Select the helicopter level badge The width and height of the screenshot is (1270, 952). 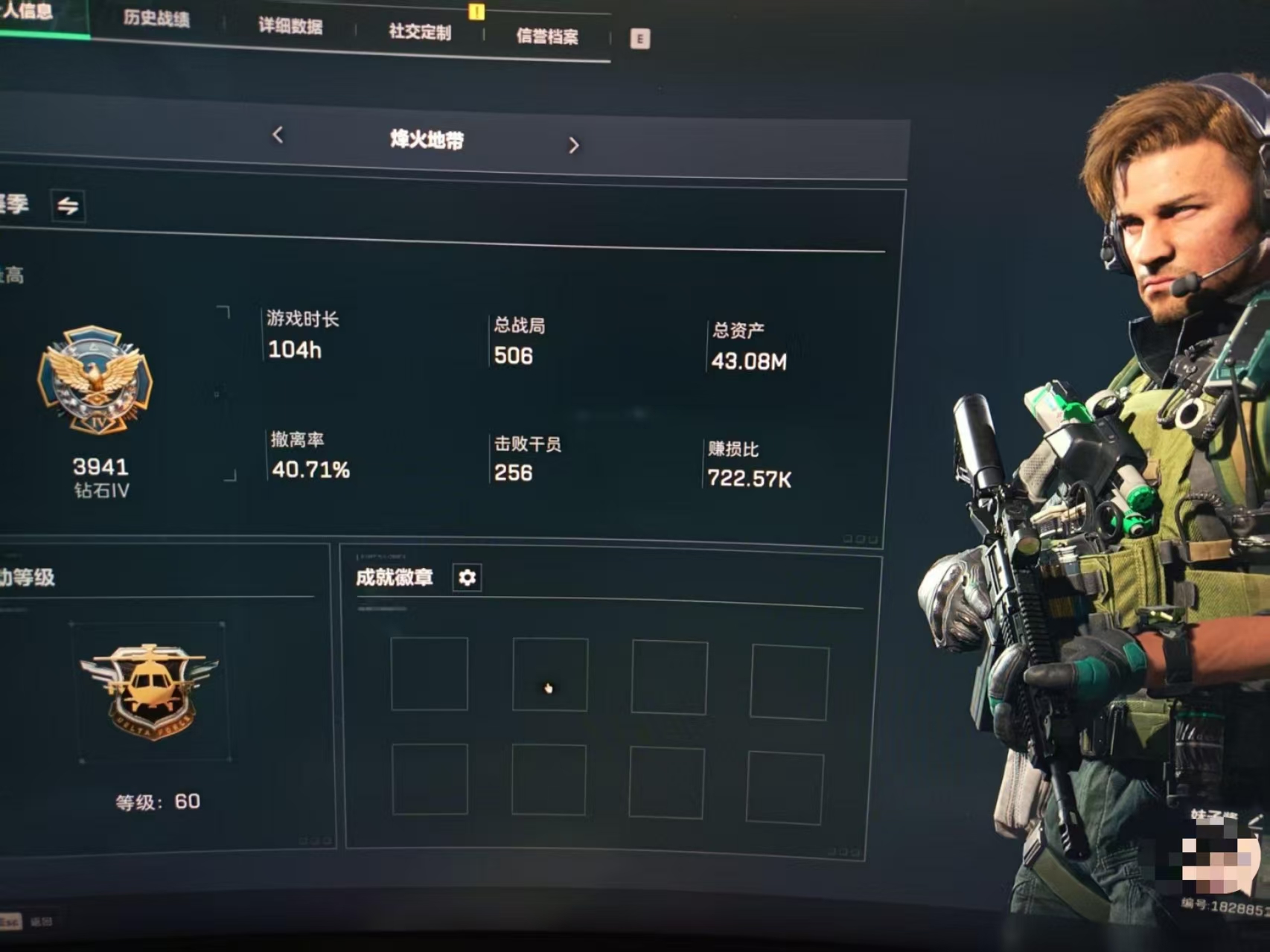pos(150,690)
